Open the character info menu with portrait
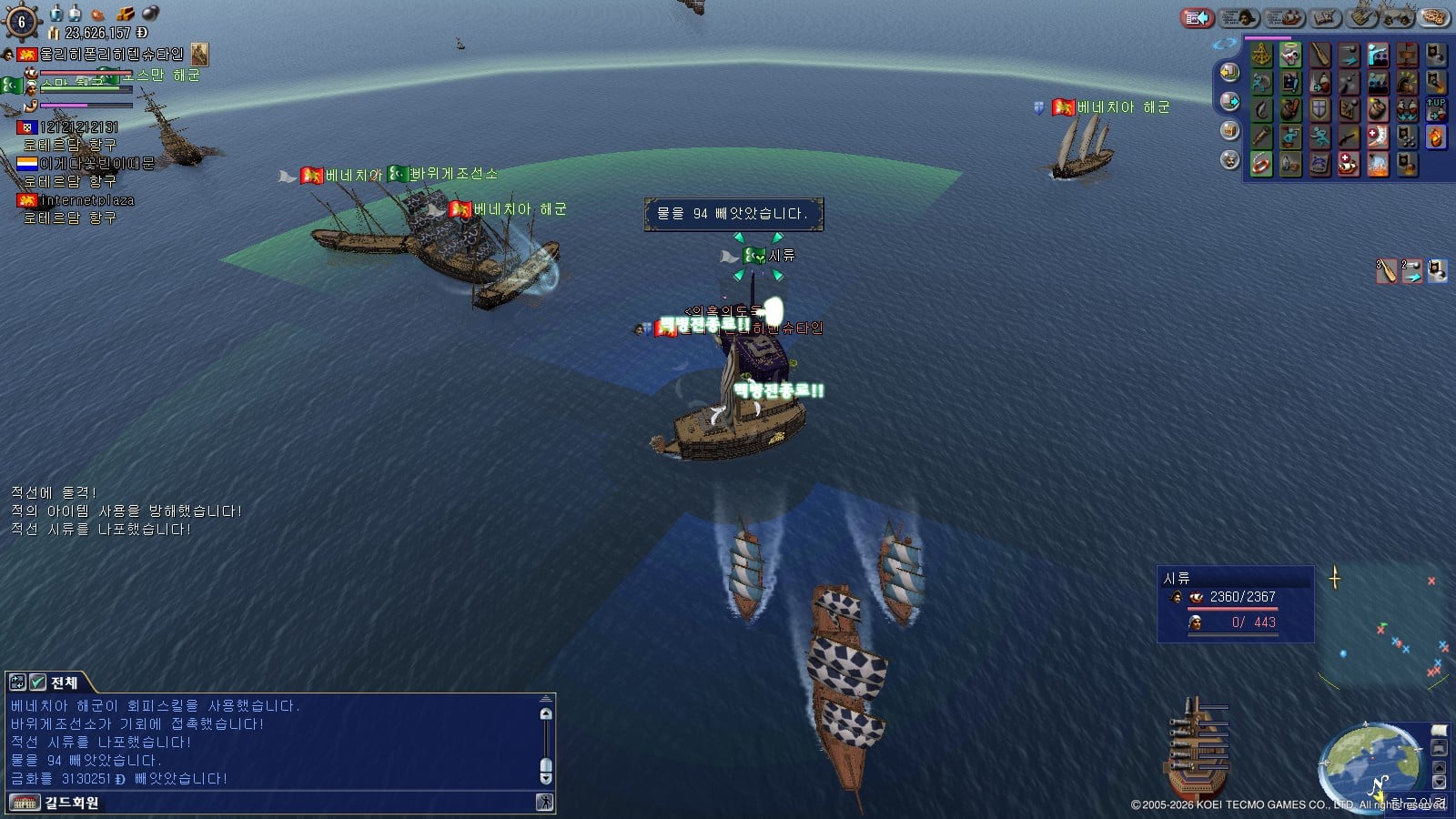The width and height of the screenshot is (1456, 819). pyautogui.click(x=1239, y=17)
